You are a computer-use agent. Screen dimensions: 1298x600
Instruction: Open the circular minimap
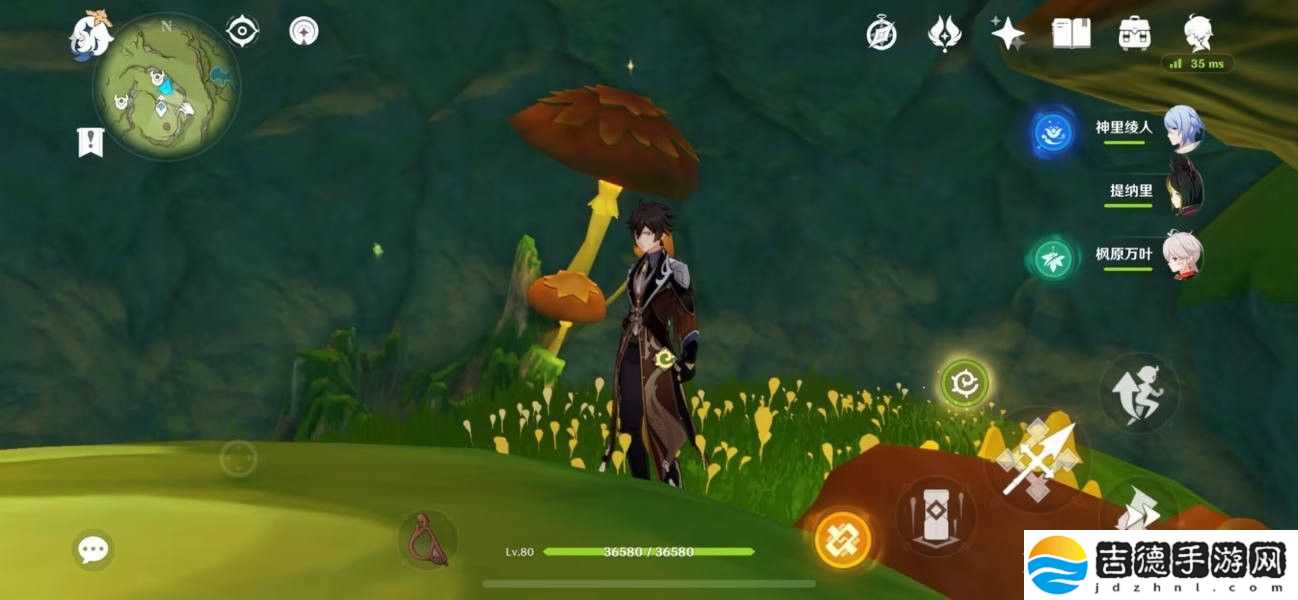166,86
